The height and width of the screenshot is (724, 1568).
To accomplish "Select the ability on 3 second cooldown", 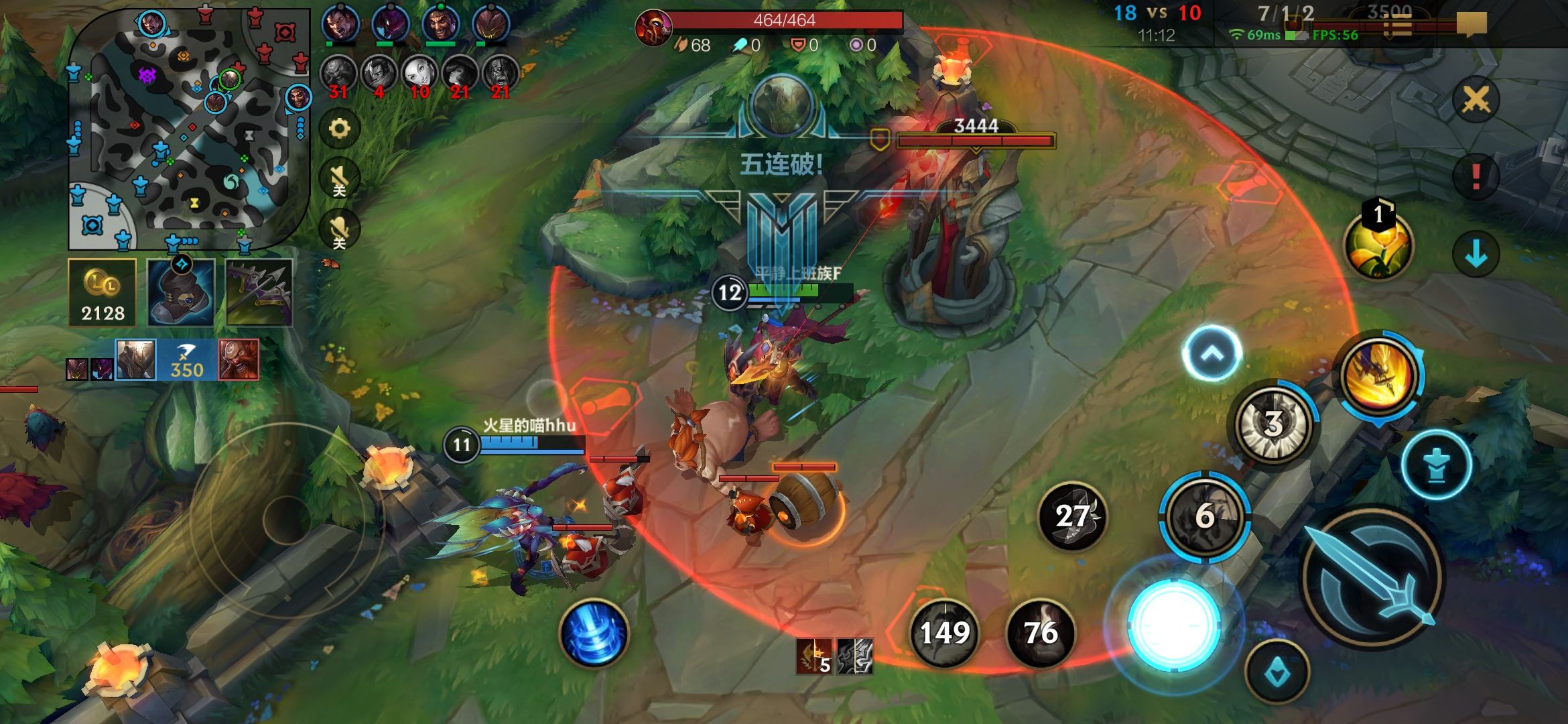I will click(1273, 424).
